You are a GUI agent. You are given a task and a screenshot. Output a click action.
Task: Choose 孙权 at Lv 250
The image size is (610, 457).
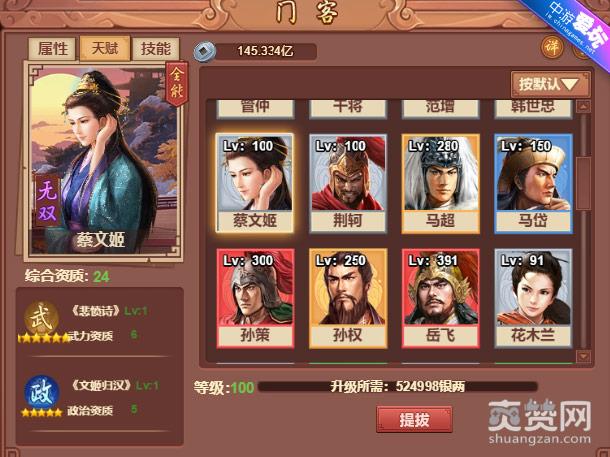[347, 298]
